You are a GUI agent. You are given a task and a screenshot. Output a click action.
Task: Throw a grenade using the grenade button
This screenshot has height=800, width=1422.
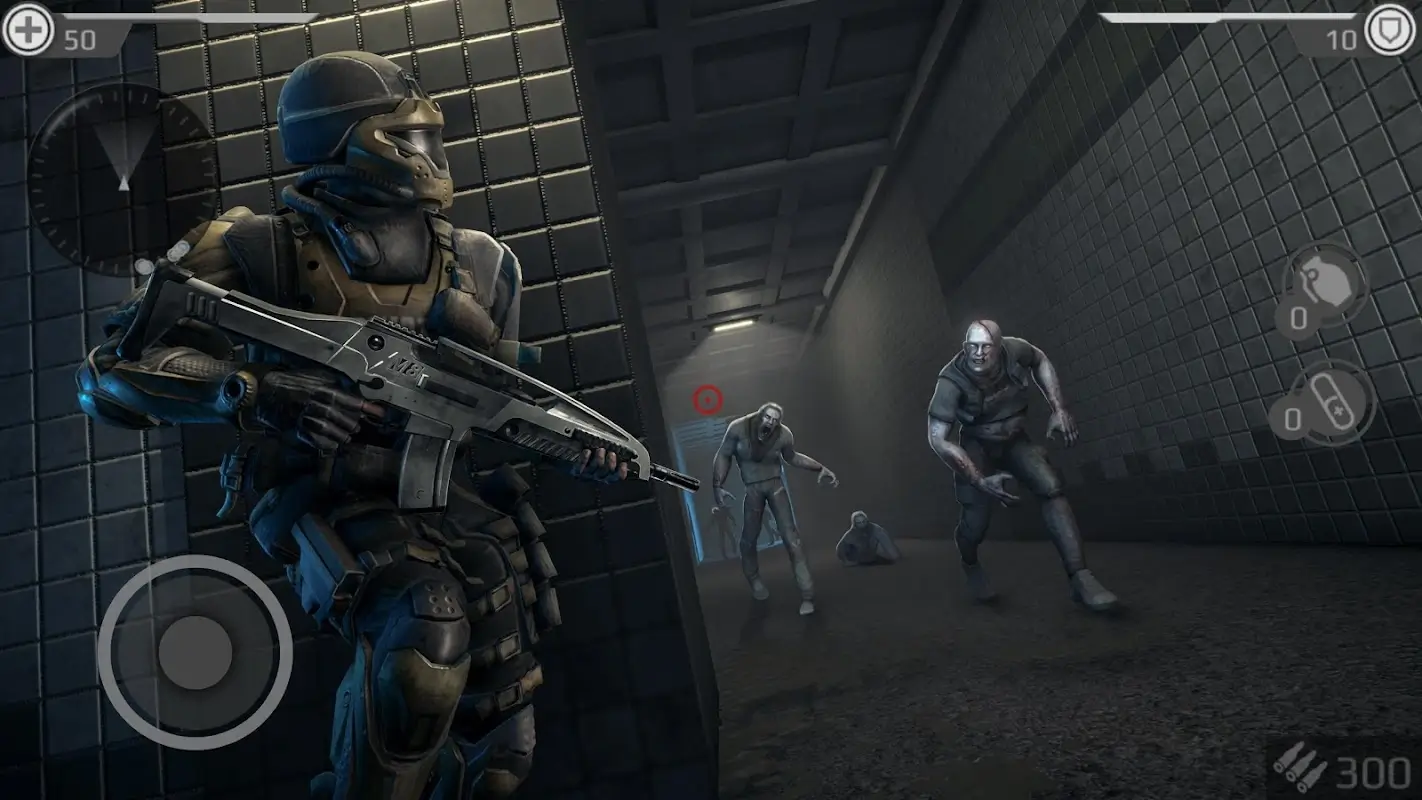[x=1327, y=285]
